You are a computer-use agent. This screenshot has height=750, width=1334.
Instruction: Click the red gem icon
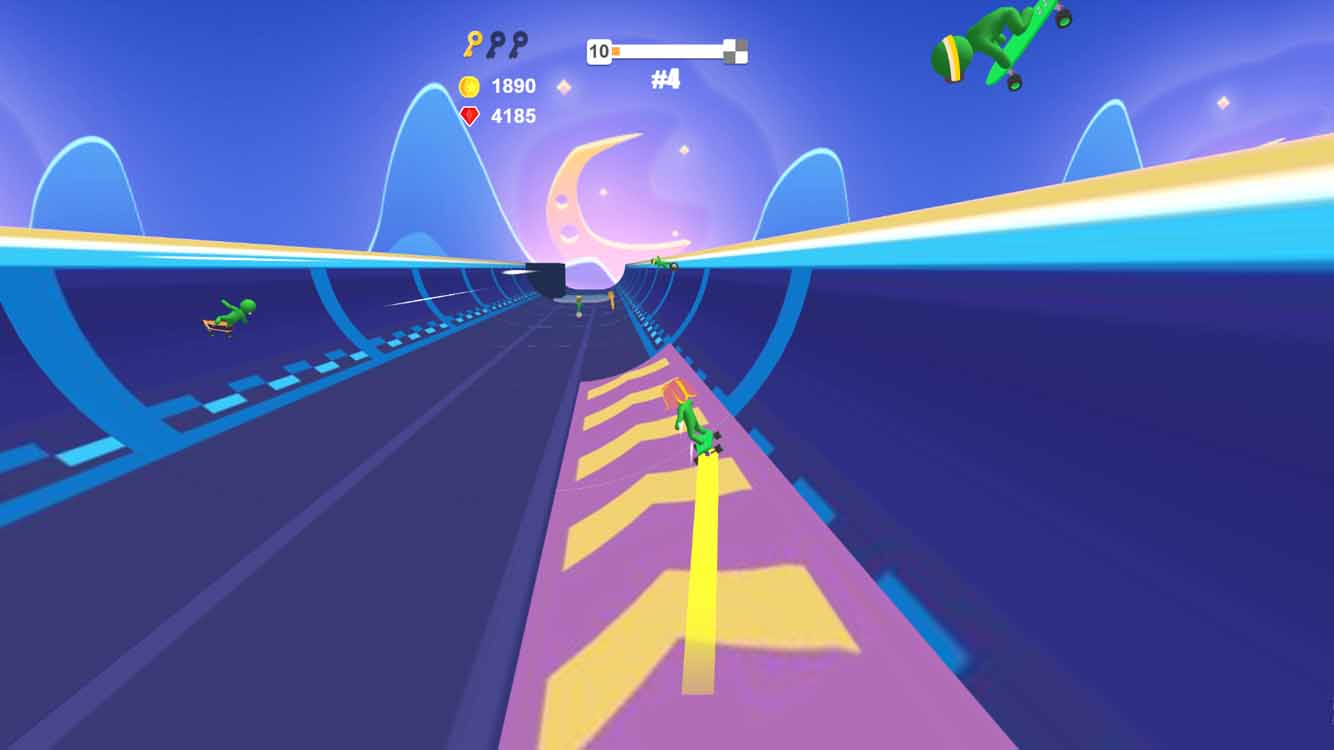(469, 113)
